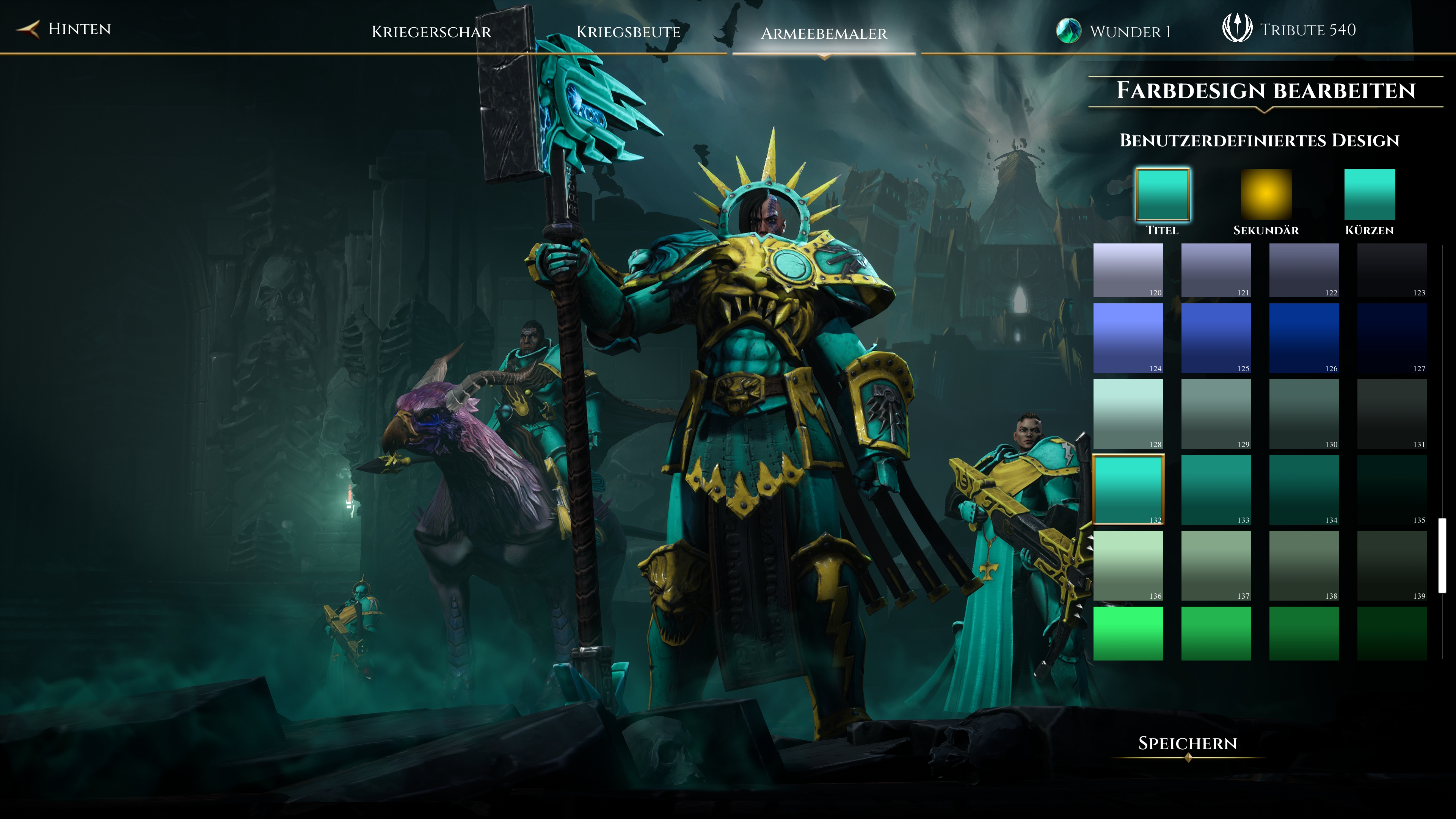Choose dark olive swatch number 139
Screen dimensions: 1456x819
[x=1392, y=565]
